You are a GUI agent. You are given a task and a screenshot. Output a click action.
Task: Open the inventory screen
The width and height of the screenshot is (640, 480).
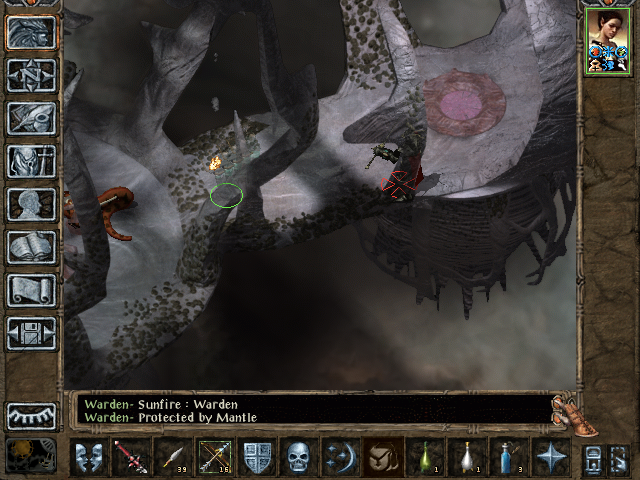click(x=31, y=161)
